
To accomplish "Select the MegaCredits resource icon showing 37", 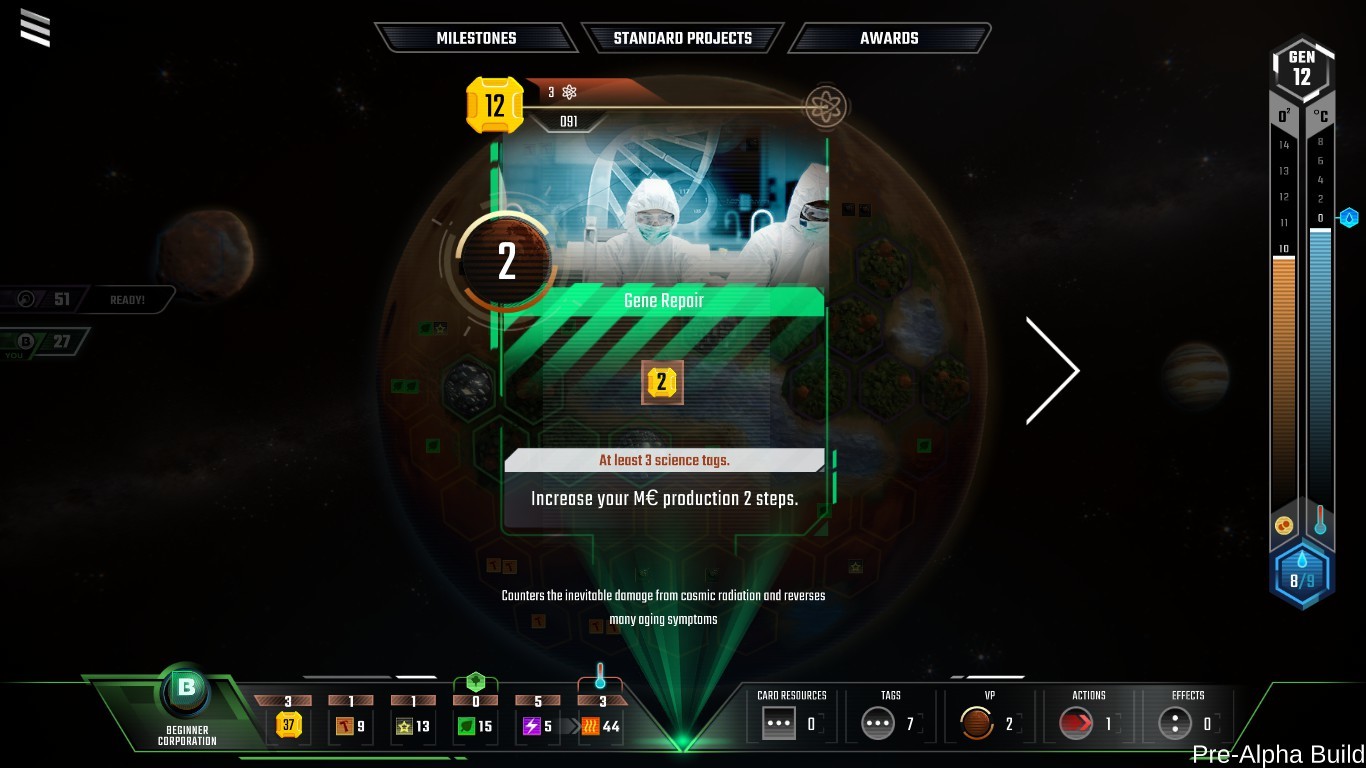I will [x=288, y=725].
